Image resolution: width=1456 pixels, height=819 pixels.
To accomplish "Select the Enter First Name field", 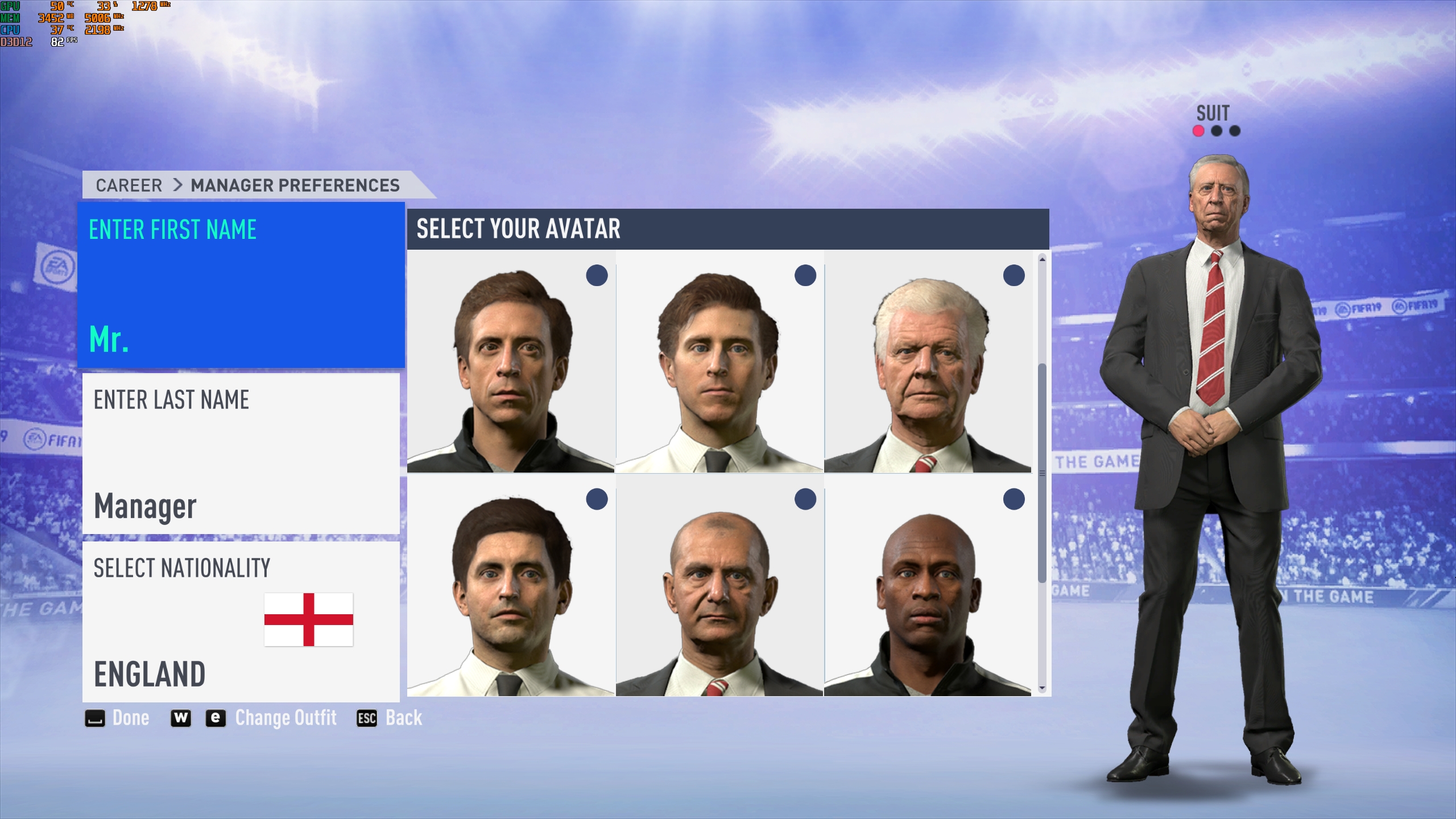I will pos(241,285).
